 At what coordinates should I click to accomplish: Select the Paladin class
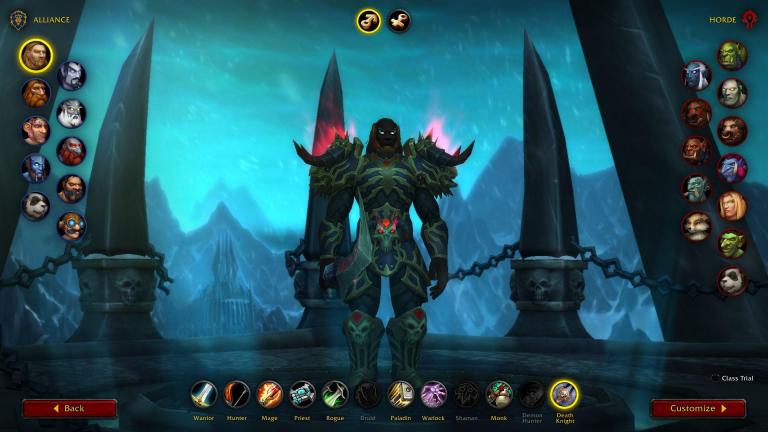401,394
